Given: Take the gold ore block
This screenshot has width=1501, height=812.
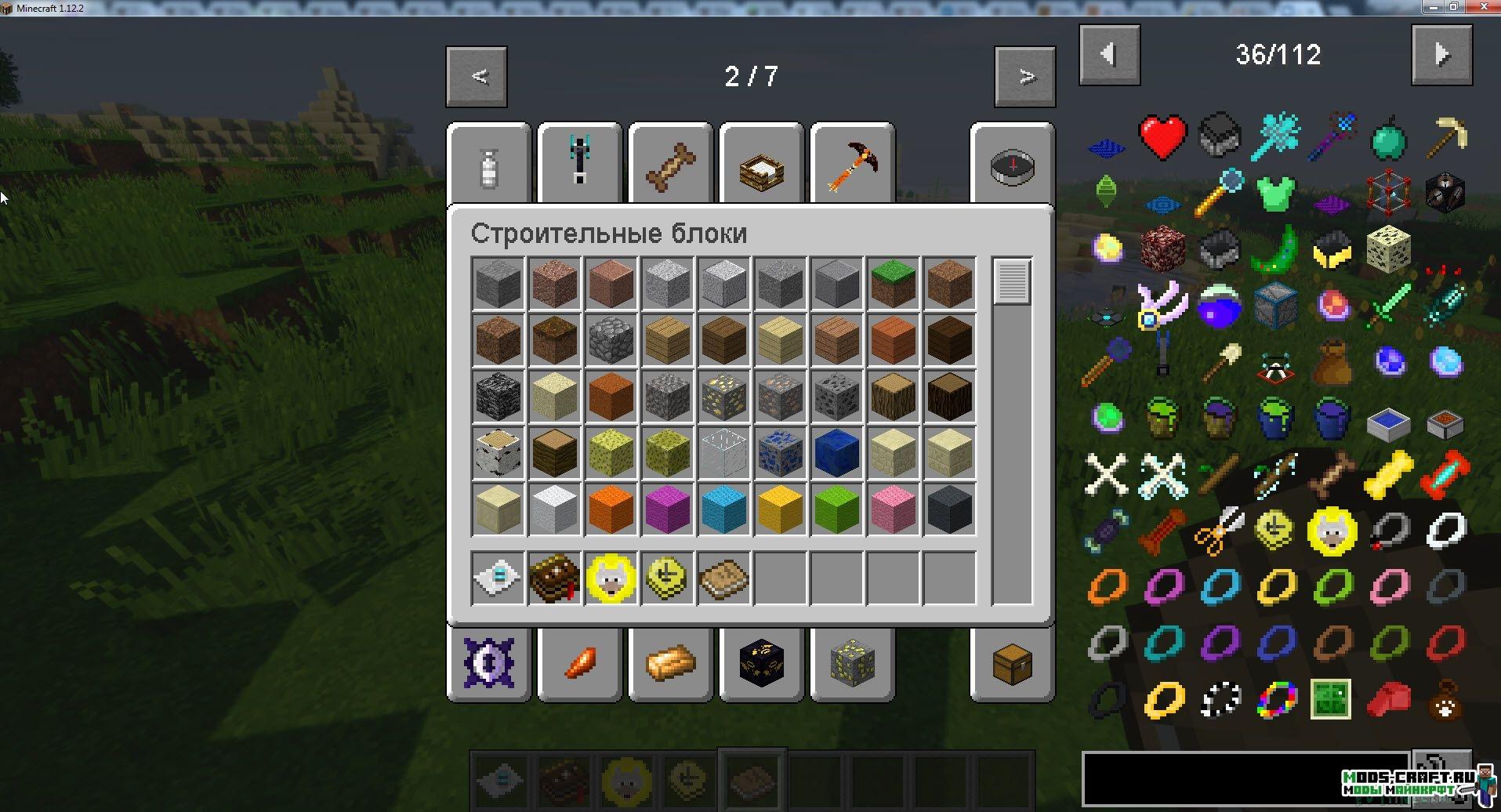Looking at the screenshot, I should [x=723, y=396].
